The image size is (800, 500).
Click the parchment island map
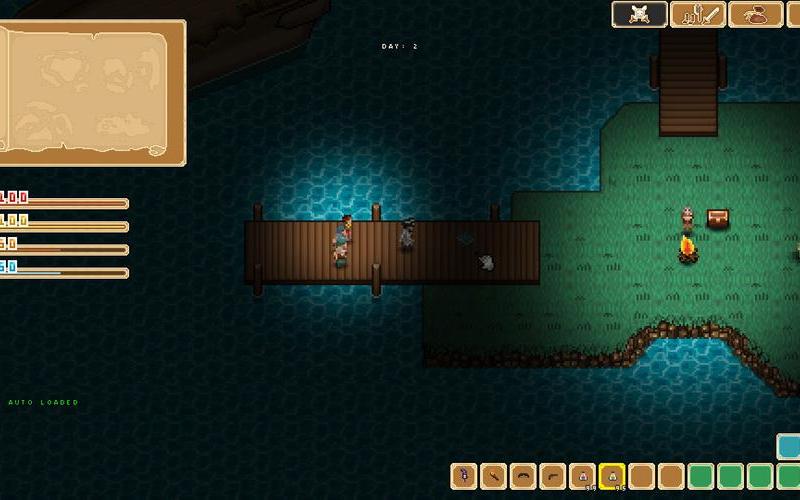(90, 90)
